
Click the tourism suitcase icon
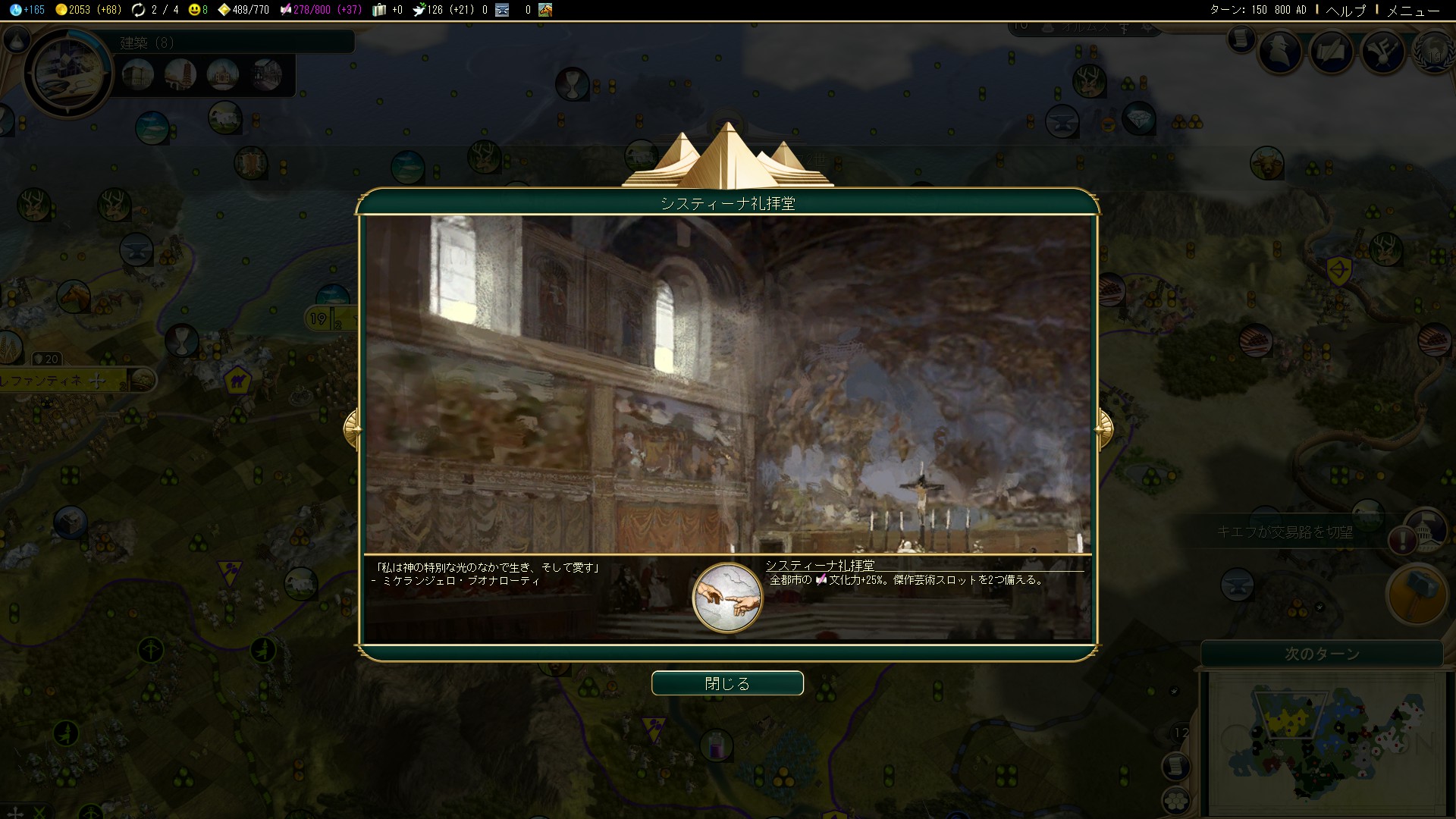click(x=379, y=10)
